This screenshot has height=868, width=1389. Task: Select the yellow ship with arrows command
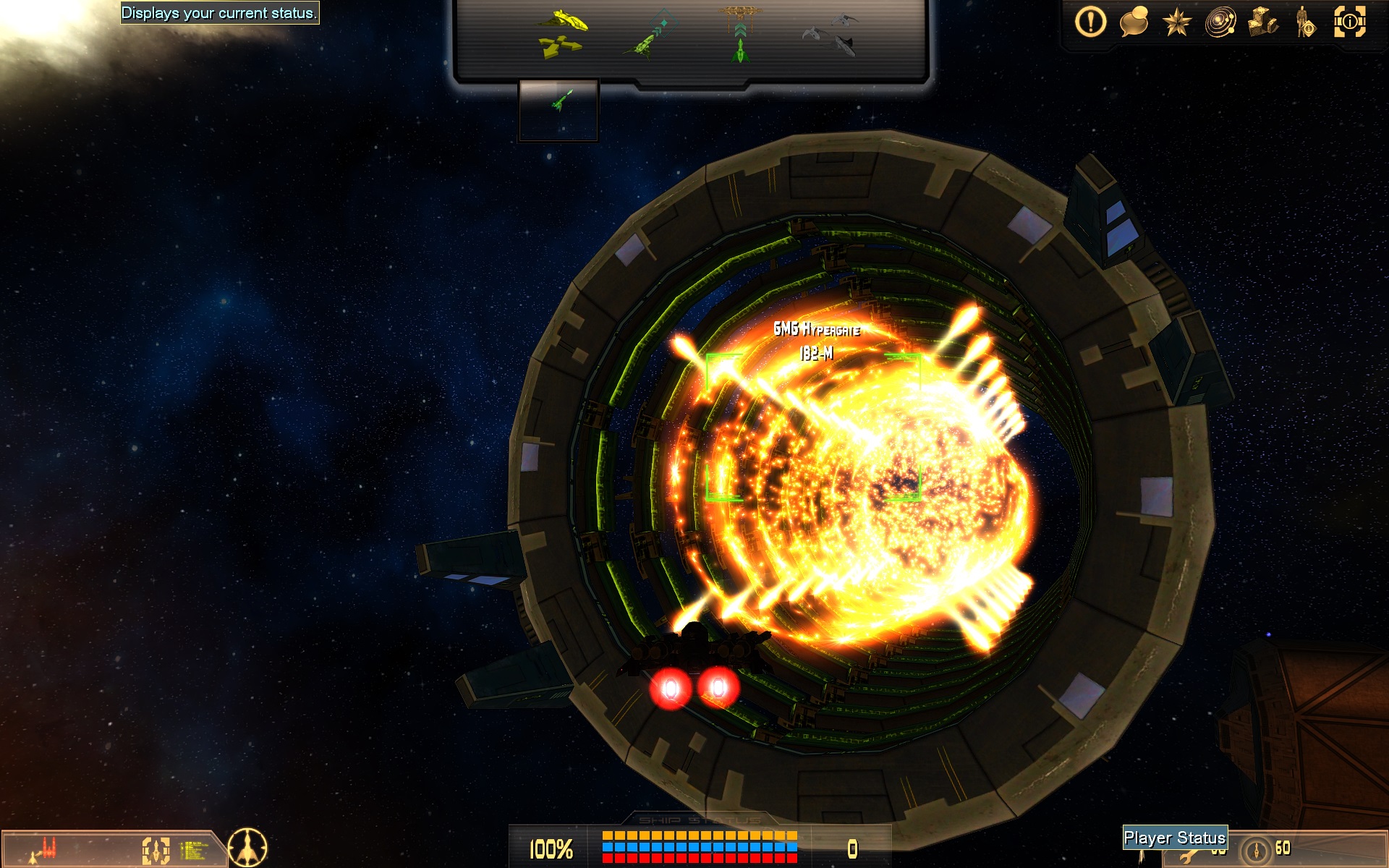pyautogui.click(x=561, y=34)
